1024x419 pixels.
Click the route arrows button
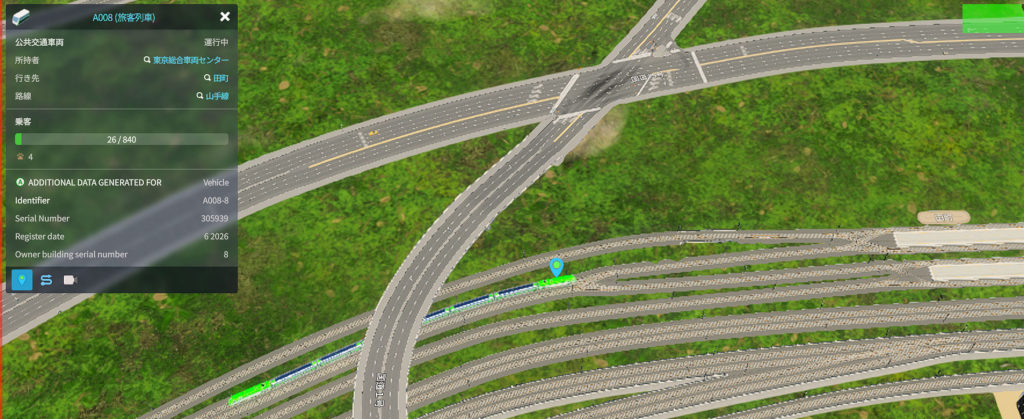[46, 280]
